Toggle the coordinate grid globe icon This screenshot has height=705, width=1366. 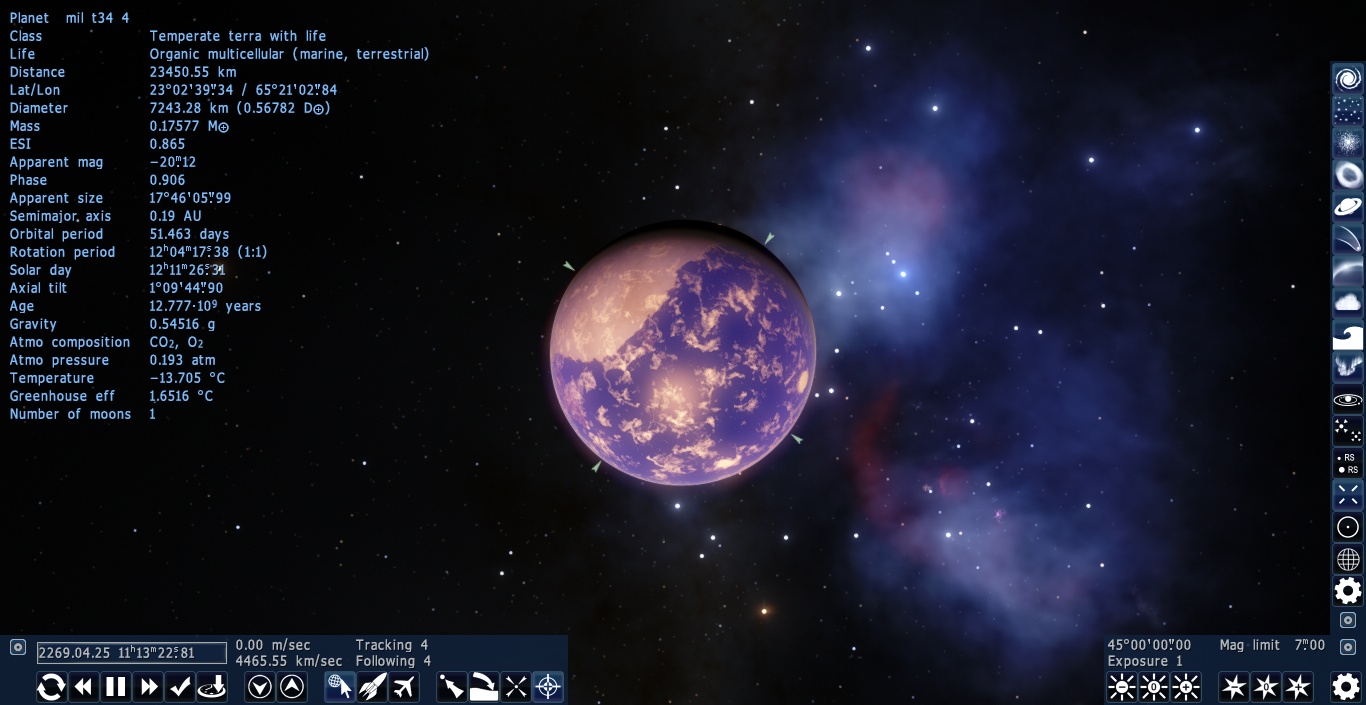point(1348,559)
